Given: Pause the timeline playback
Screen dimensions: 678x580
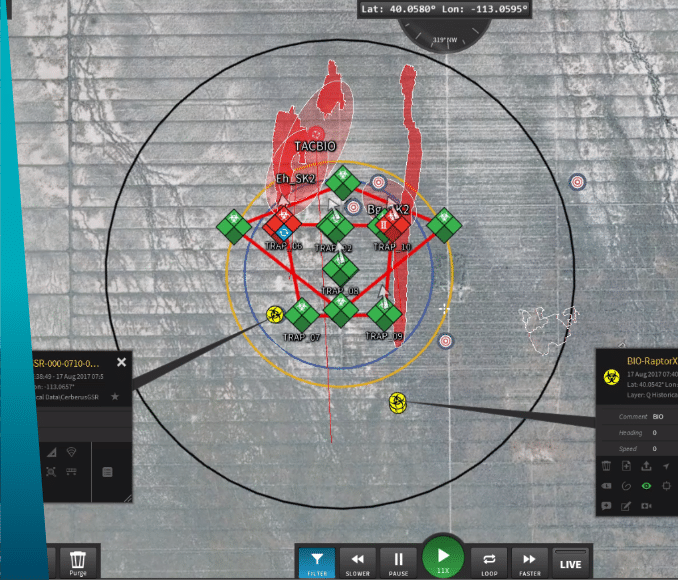Looking at the screenshot, I should click(x=398, y=564).
